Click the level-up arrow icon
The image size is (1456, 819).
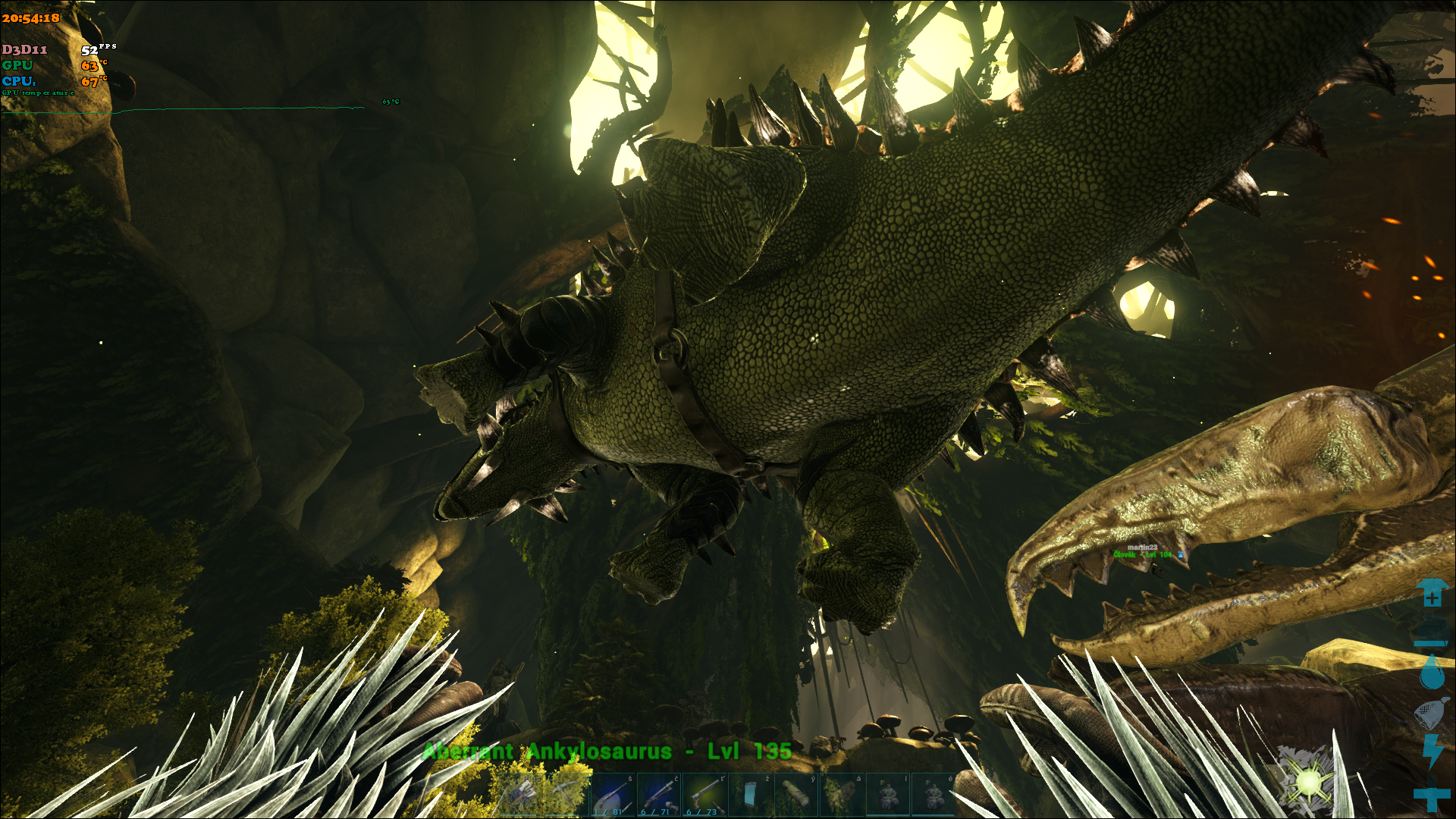click(1432, 593)
